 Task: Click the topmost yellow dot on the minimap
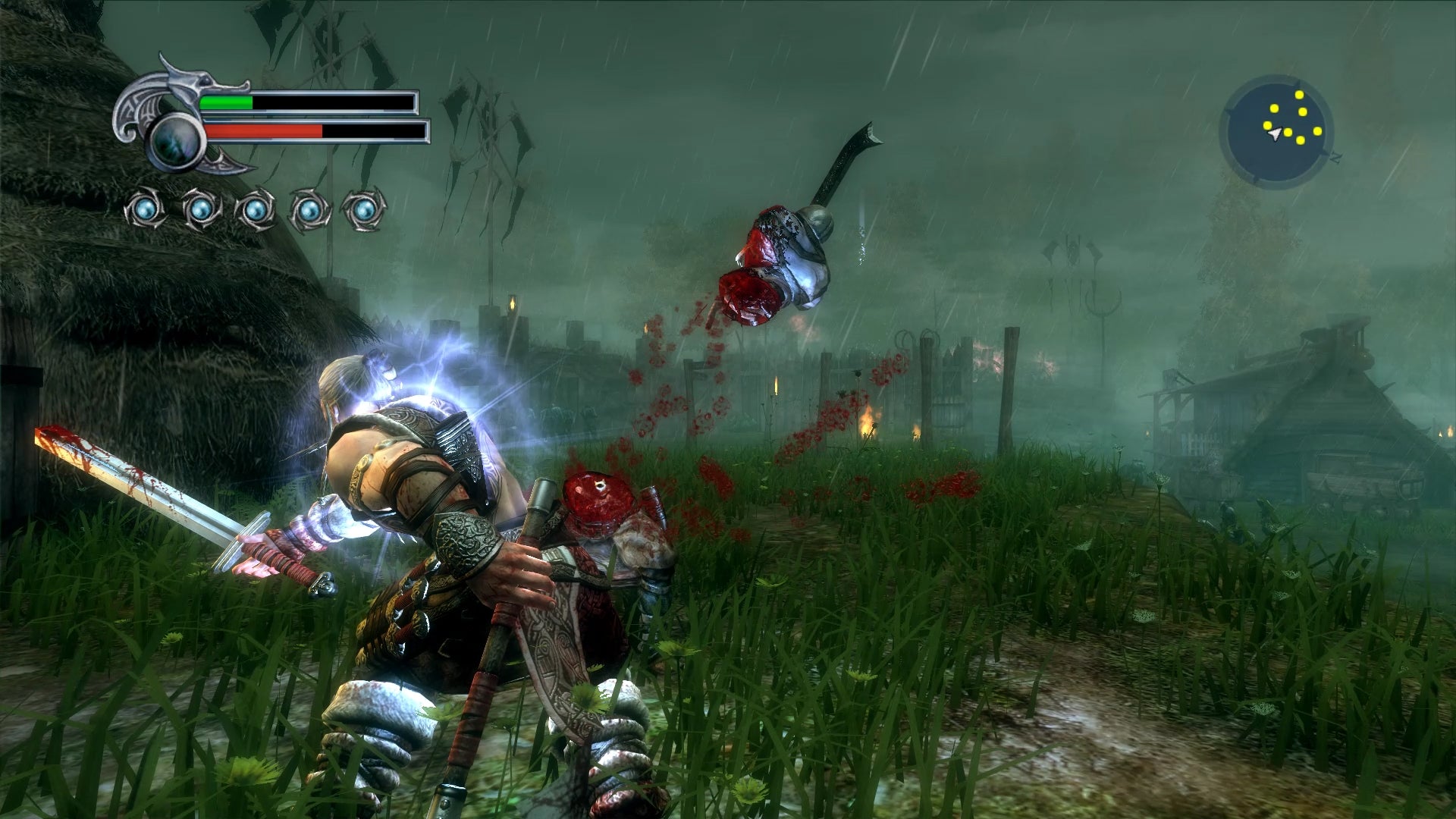coord(1299,95)
